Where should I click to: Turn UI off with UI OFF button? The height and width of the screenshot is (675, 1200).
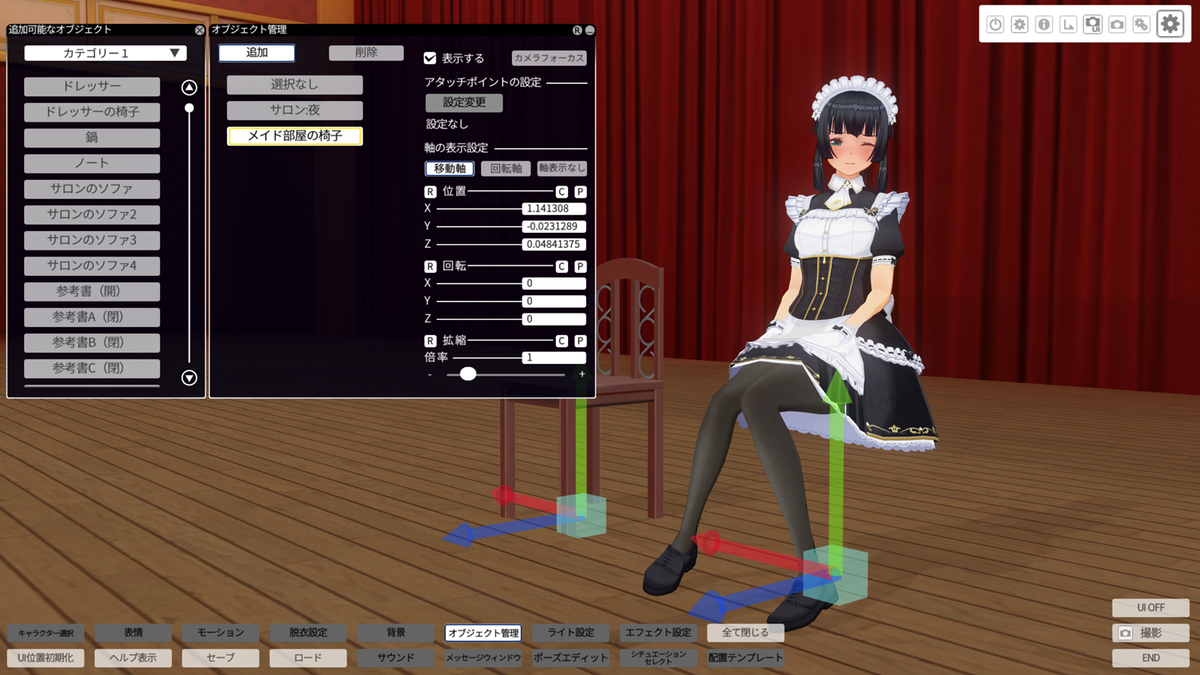coord(1150,608)
